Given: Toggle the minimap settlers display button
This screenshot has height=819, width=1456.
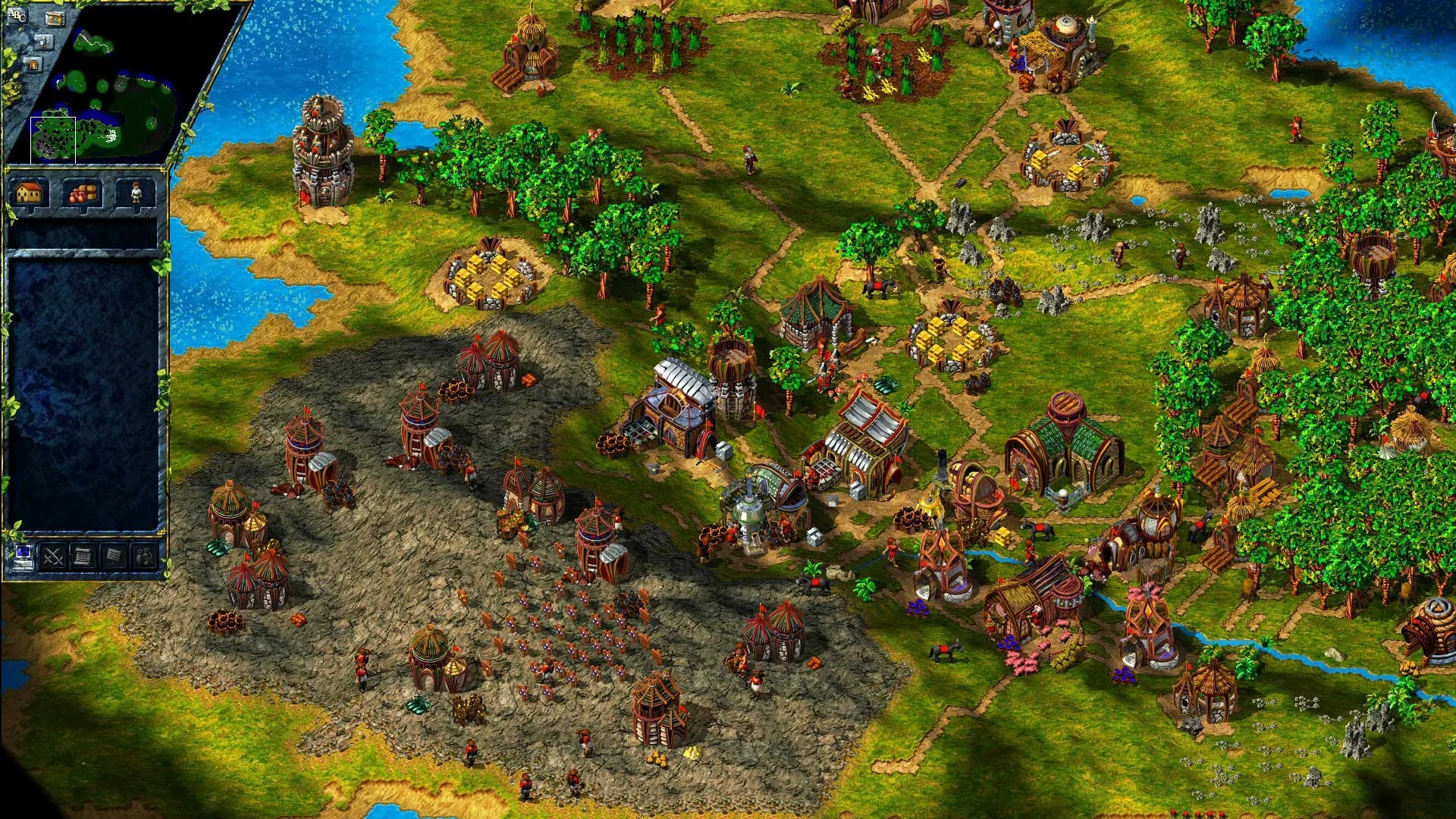Looking at the screenshot, I should (x=45, y=42).
